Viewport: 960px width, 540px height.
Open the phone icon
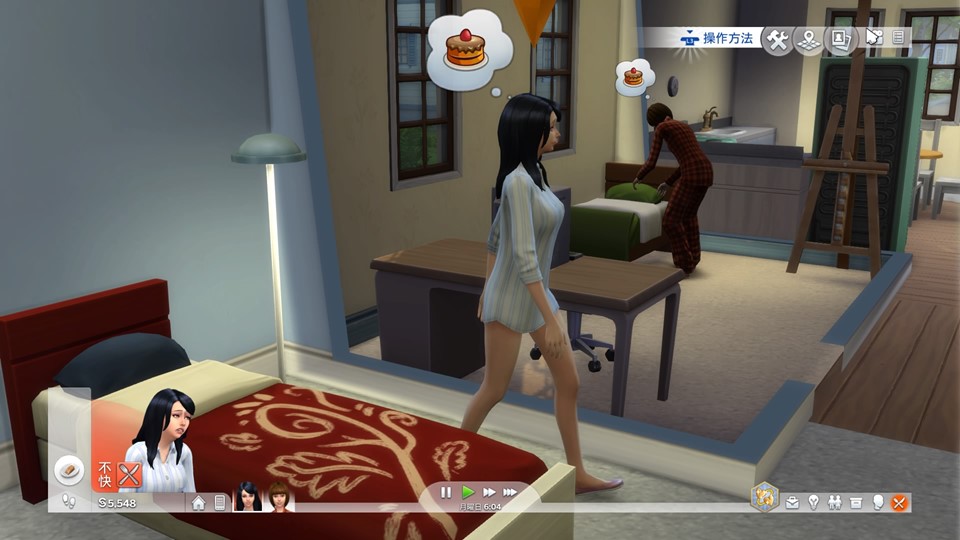point(220,502)
